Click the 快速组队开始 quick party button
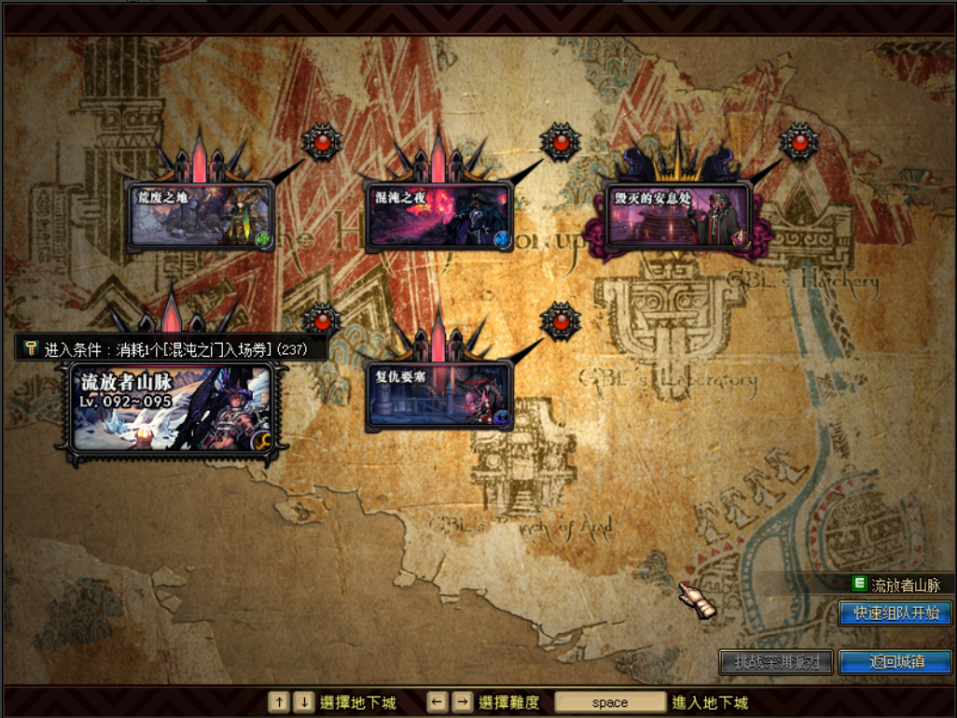957x718 pixels. click(895, 613)
